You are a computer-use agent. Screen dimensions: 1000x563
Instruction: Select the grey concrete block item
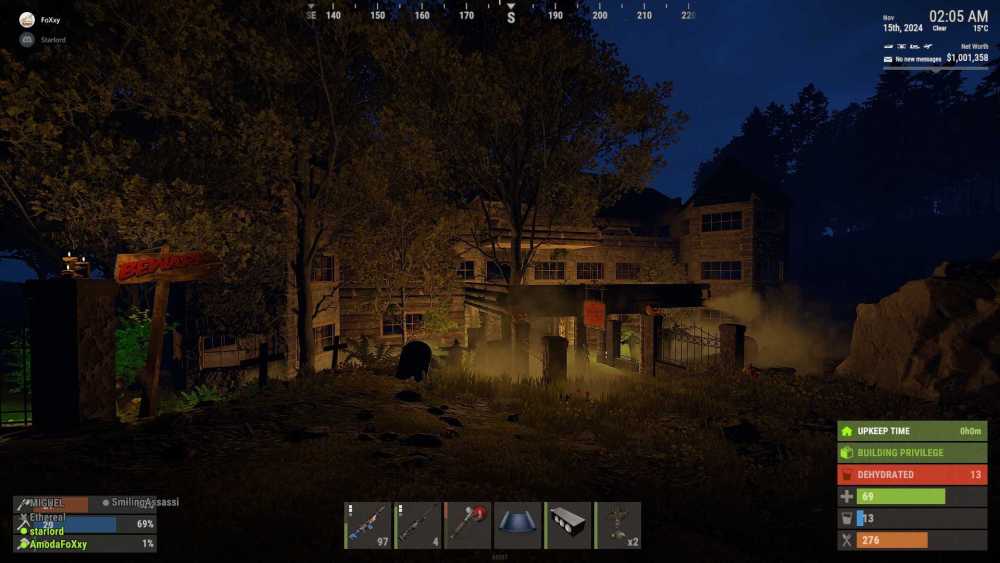568,525
